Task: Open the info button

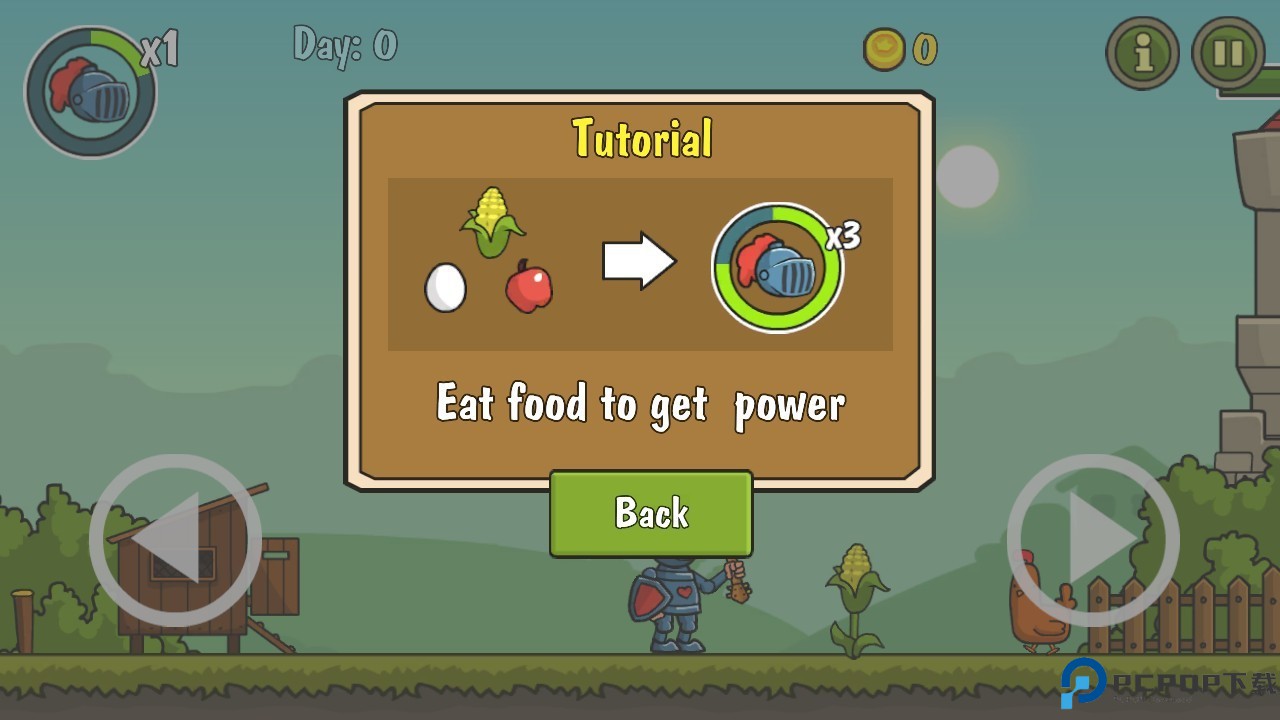Action: tap(1142, 53)
